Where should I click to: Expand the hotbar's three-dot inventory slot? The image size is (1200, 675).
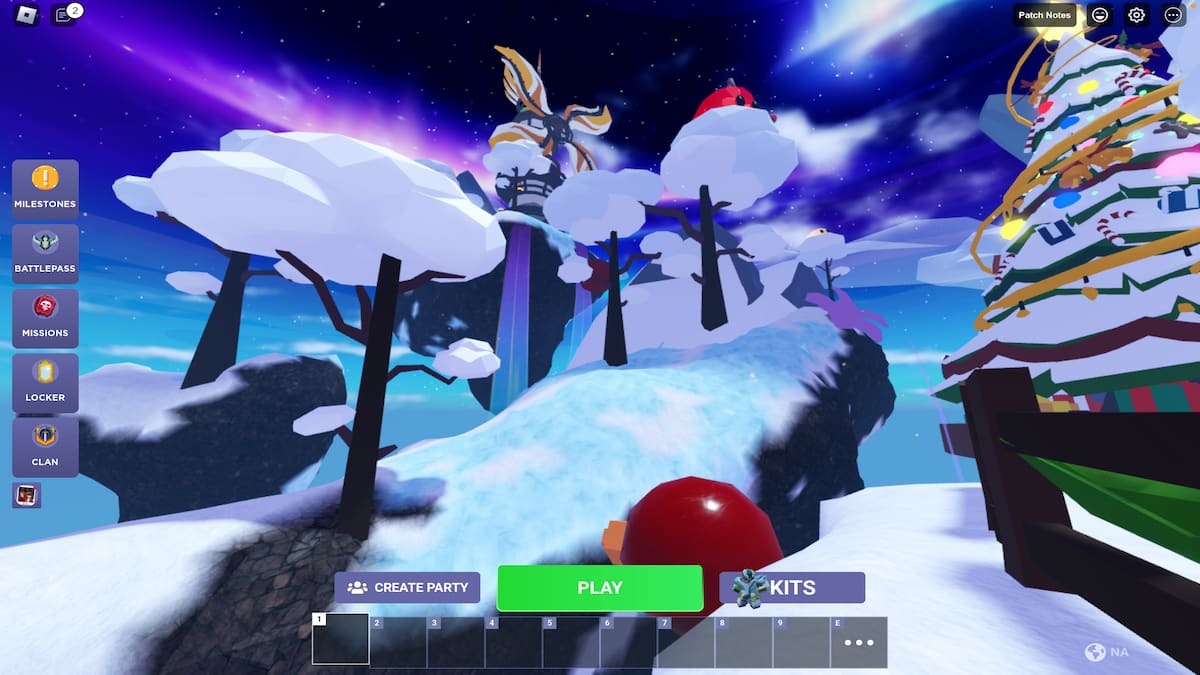[859, 642]
